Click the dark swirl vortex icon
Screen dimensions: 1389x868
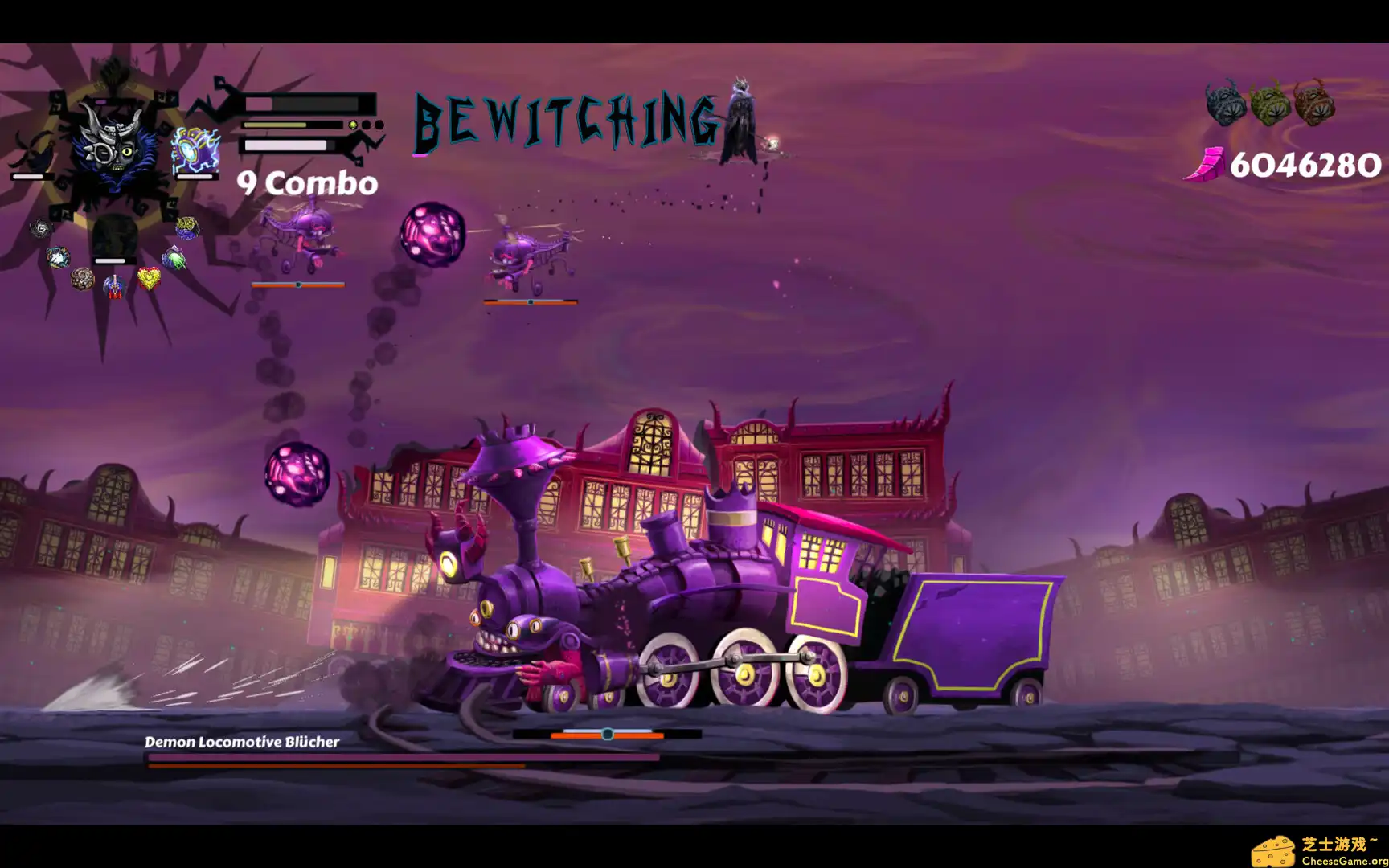pyautogui.click(x=42, y=229)
